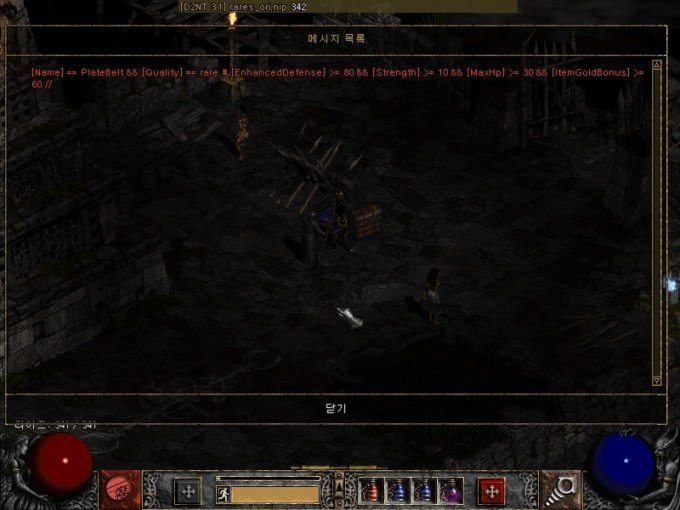Toggle the run/walk button
This screenshot has width=680, height=510.
(x=223, y=492)
